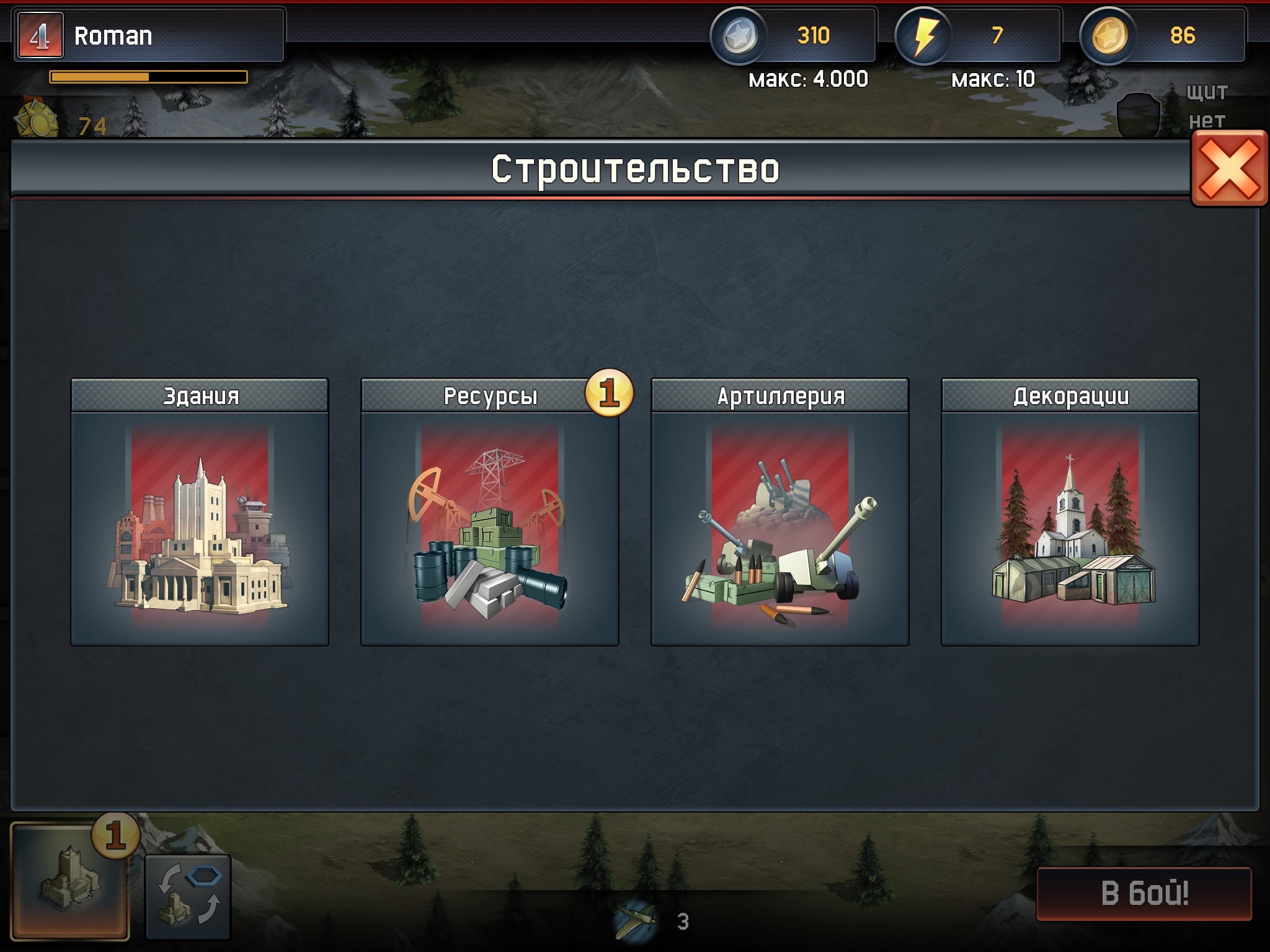Select the Ресурсы resources category
Screen dimensions: 1270x952
tap(490, 512)
